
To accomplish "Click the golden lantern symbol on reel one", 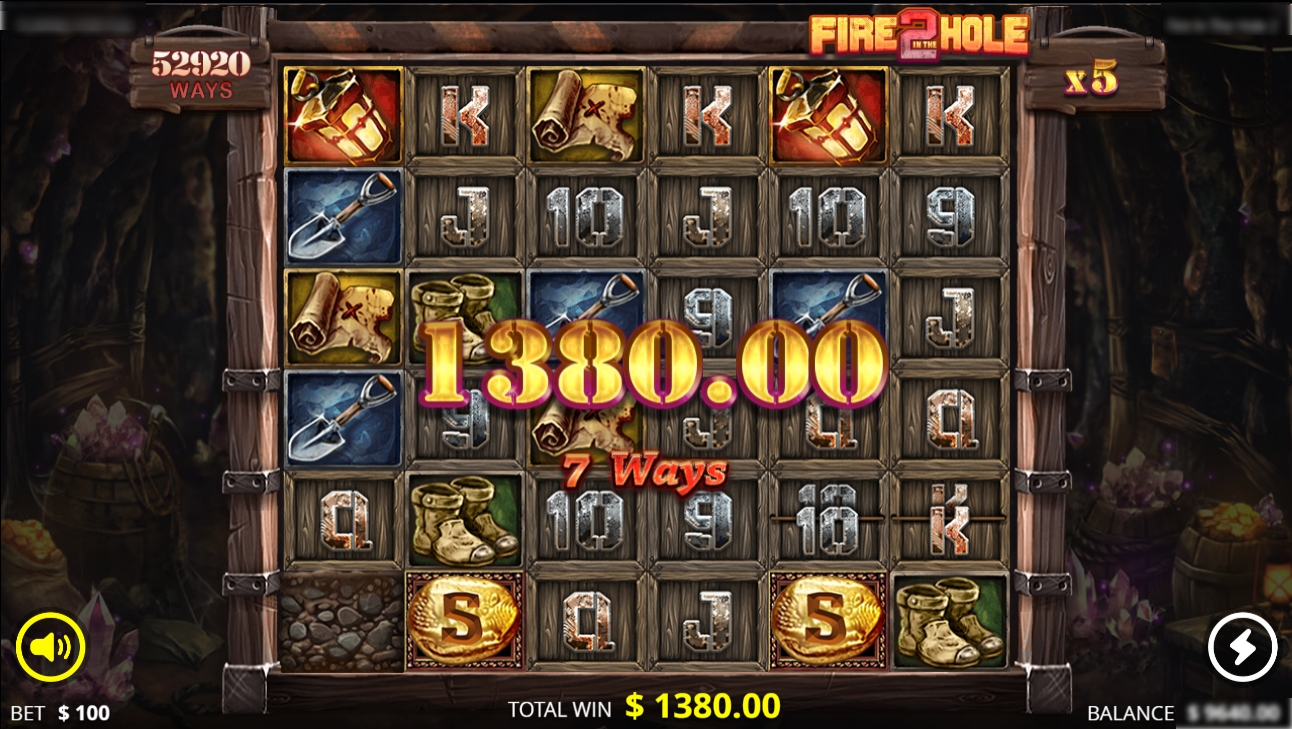I will (x=342, y=112).
